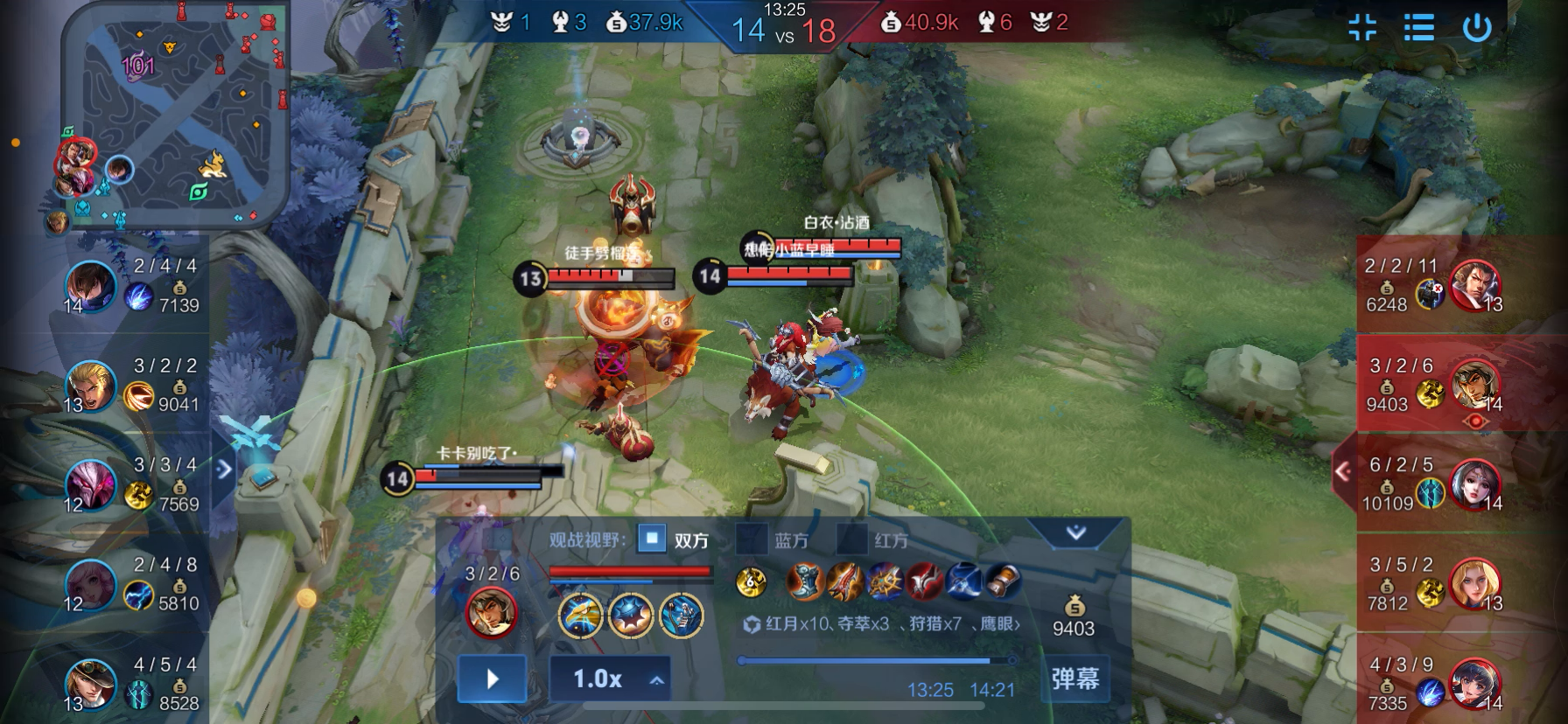Select the boots item icon

click(x=805, y=581)
